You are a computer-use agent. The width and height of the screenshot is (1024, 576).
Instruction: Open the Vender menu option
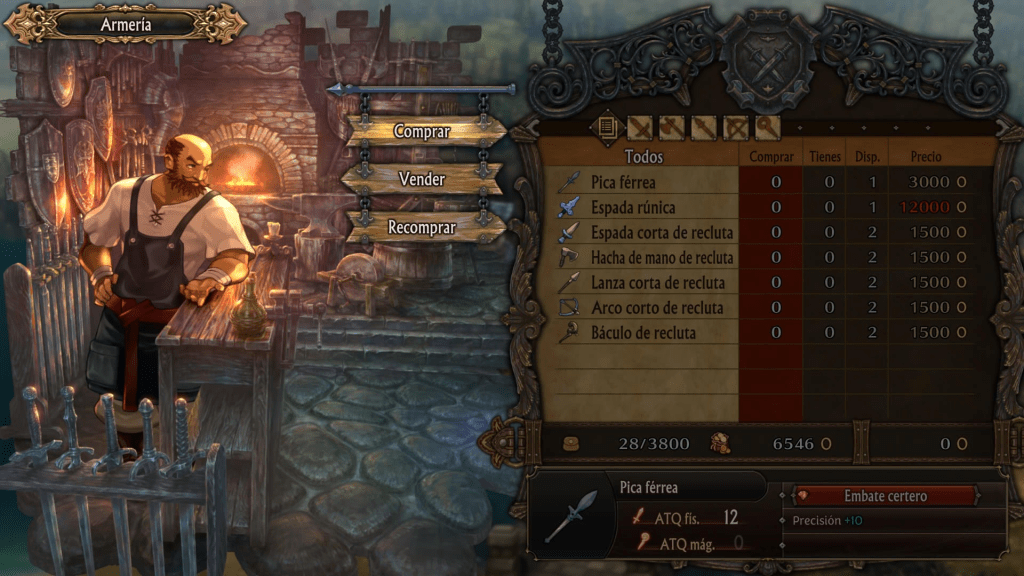tap(422, 179)
